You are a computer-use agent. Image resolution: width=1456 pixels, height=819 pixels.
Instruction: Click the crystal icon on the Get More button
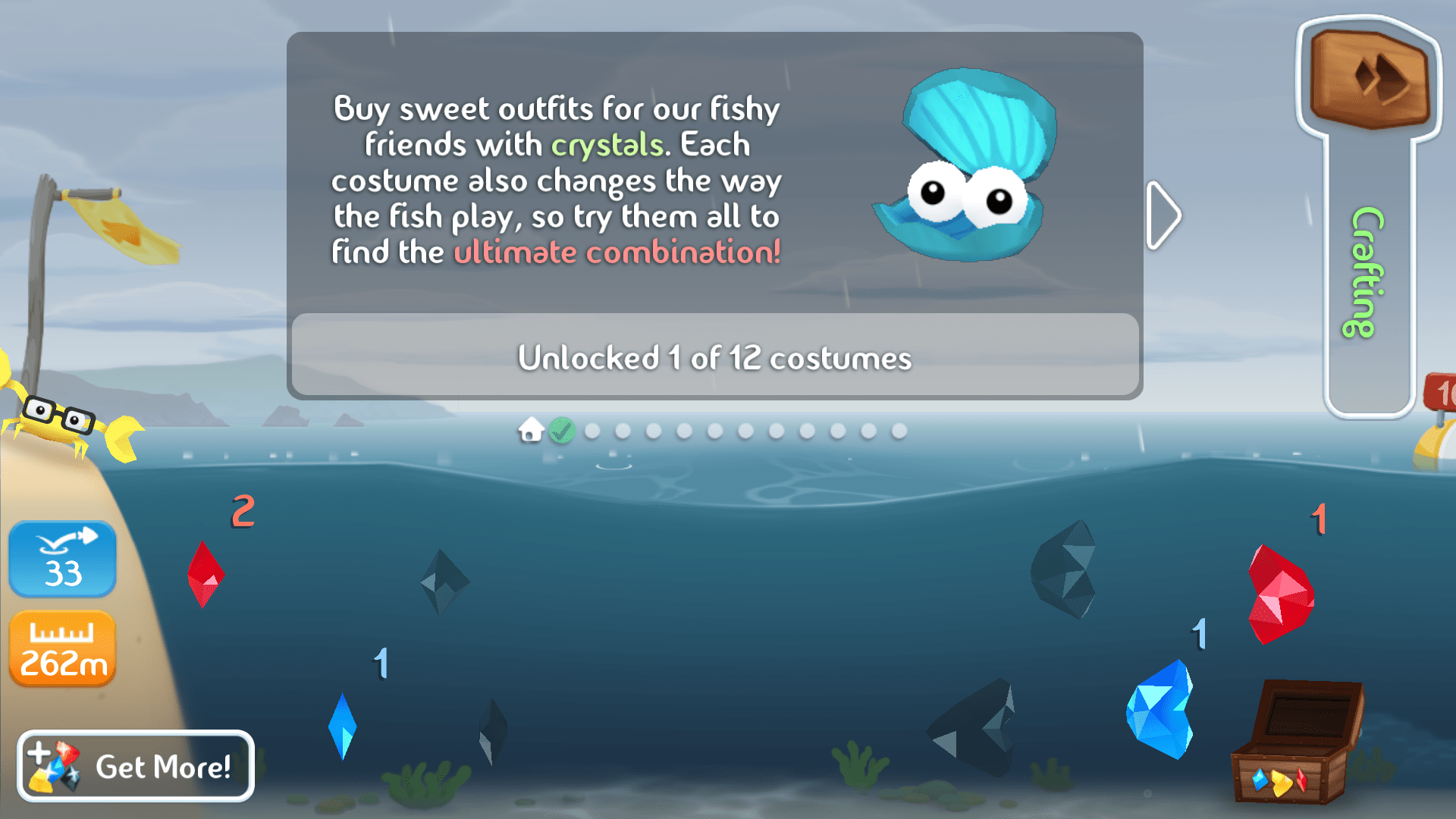[x=55, y=766]
